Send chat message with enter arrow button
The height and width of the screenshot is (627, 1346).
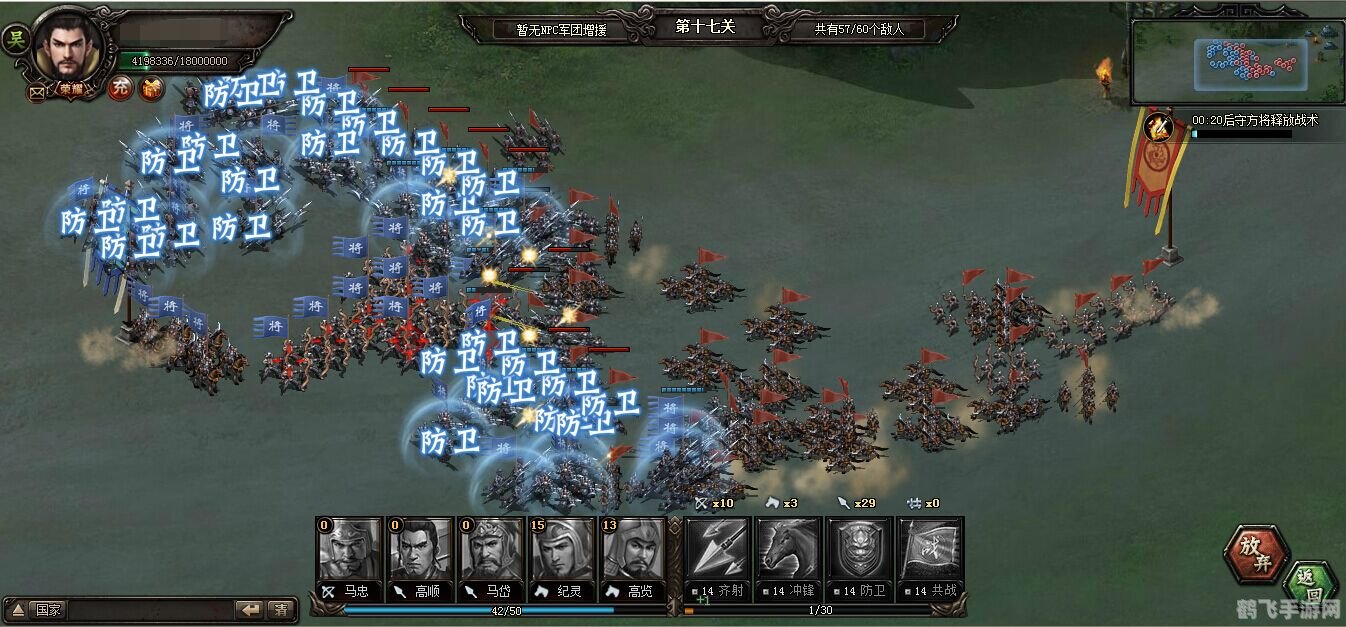coord(249,609)
